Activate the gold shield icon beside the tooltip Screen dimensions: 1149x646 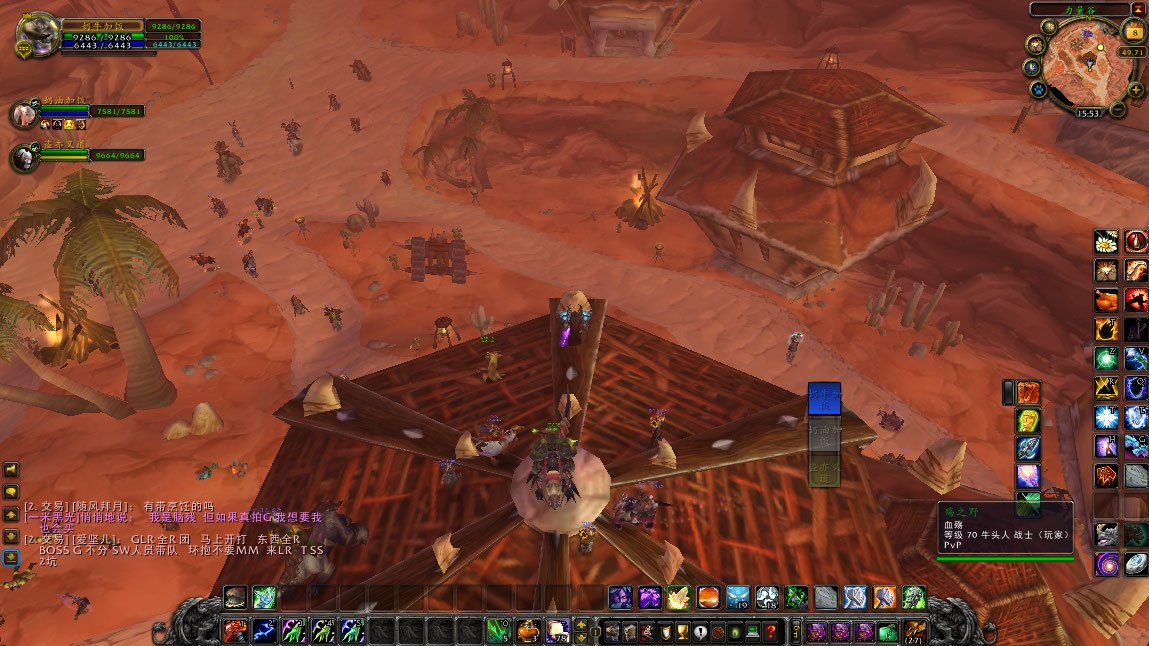tap(1028, 421)
